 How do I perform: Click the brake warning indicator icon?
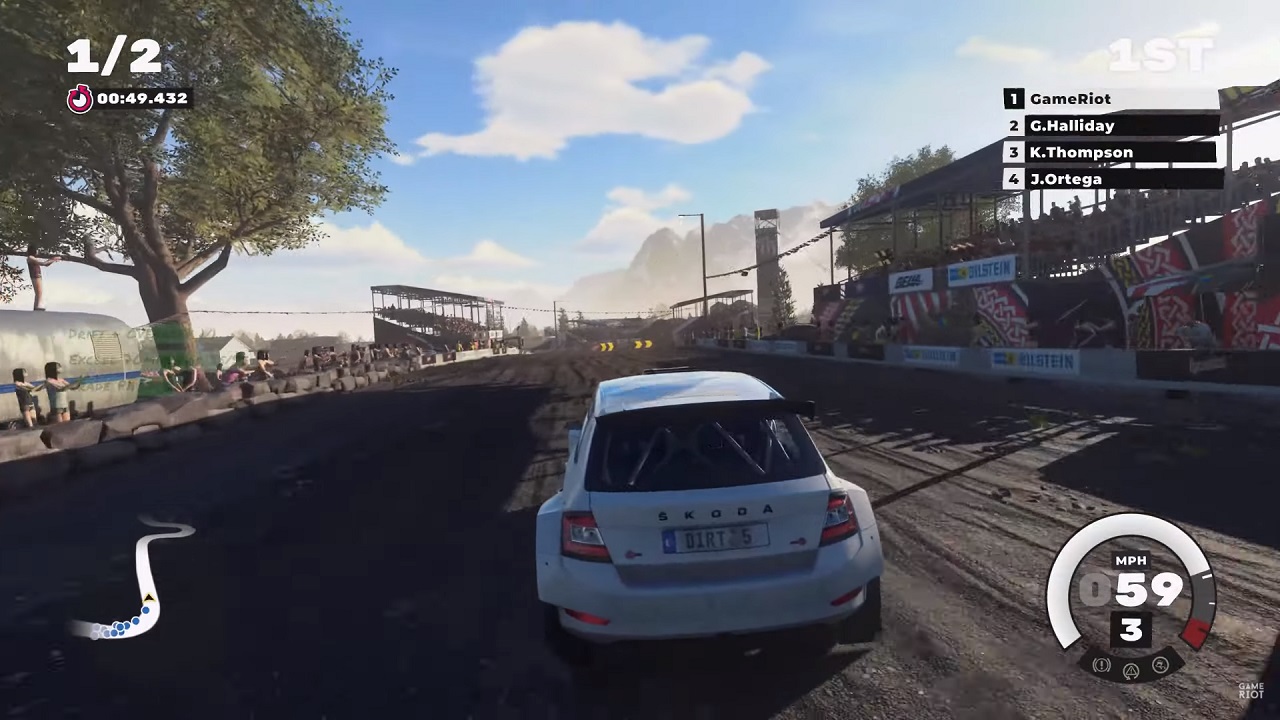pos(1102,664)
